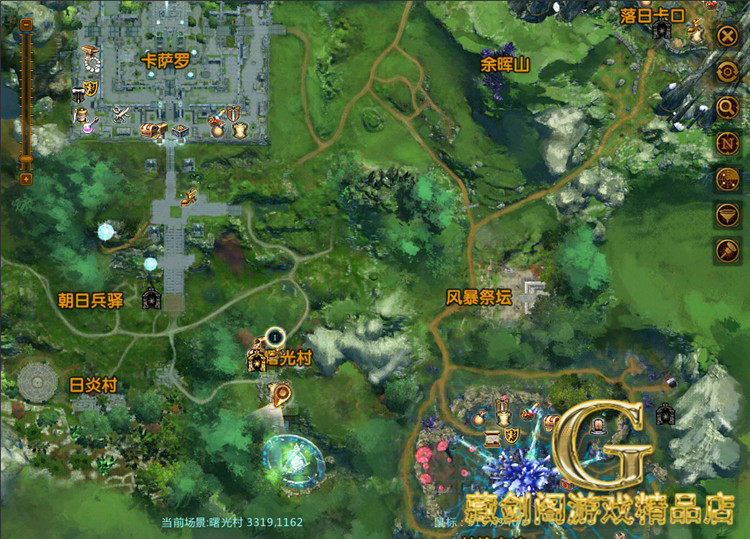Screen dimensions: 750x539
Task: Click the minus button atop the zoom slider
Action: [x=26, y=26]
